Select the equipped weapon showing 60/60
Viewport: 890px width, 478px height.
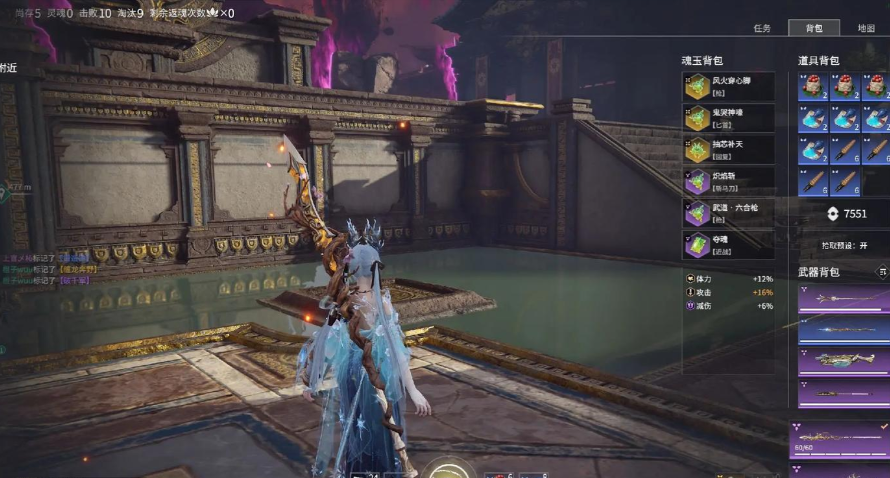point(843,438)
